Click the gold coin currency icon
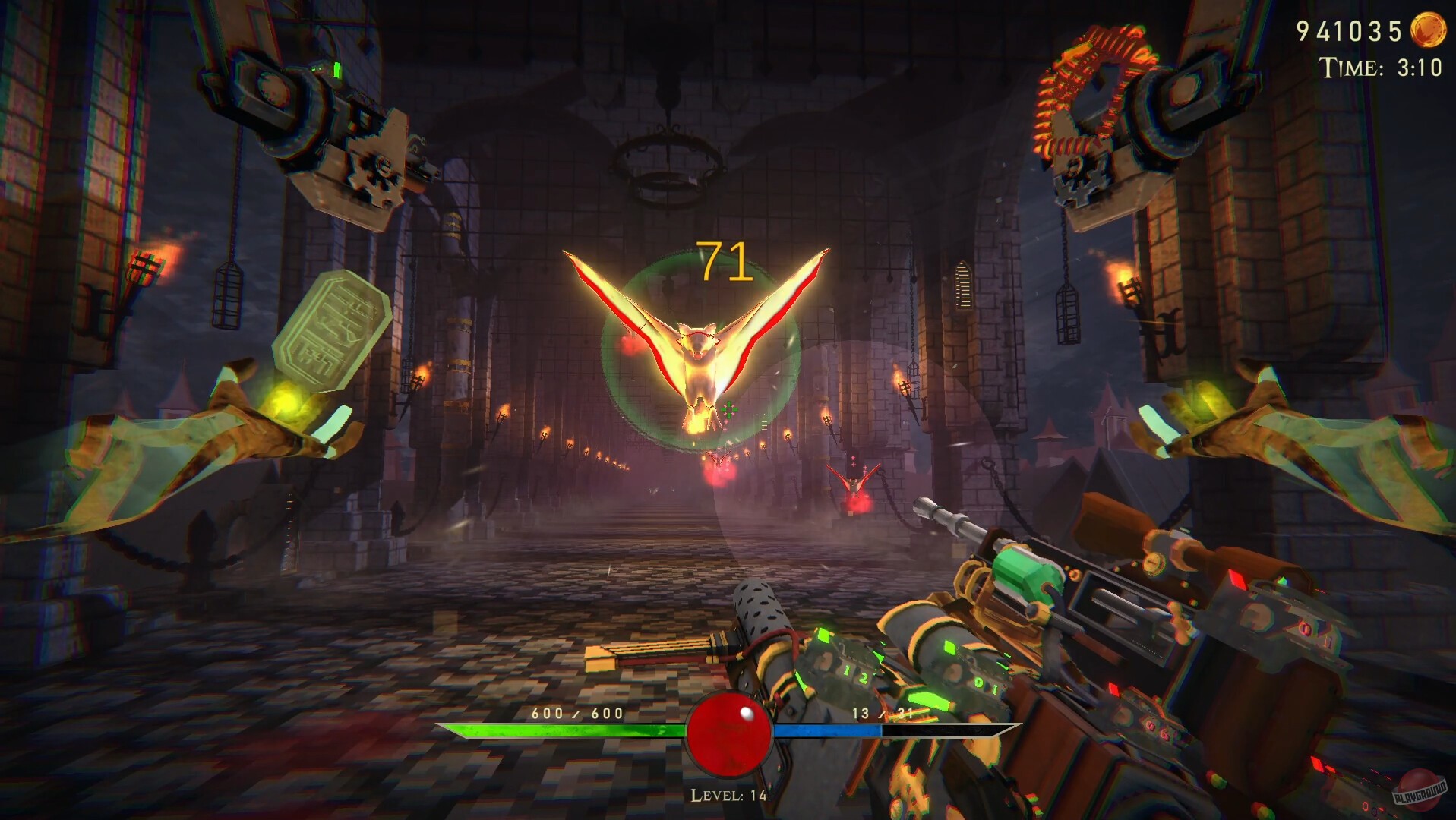1456x820 pixels. (1427, 31)
